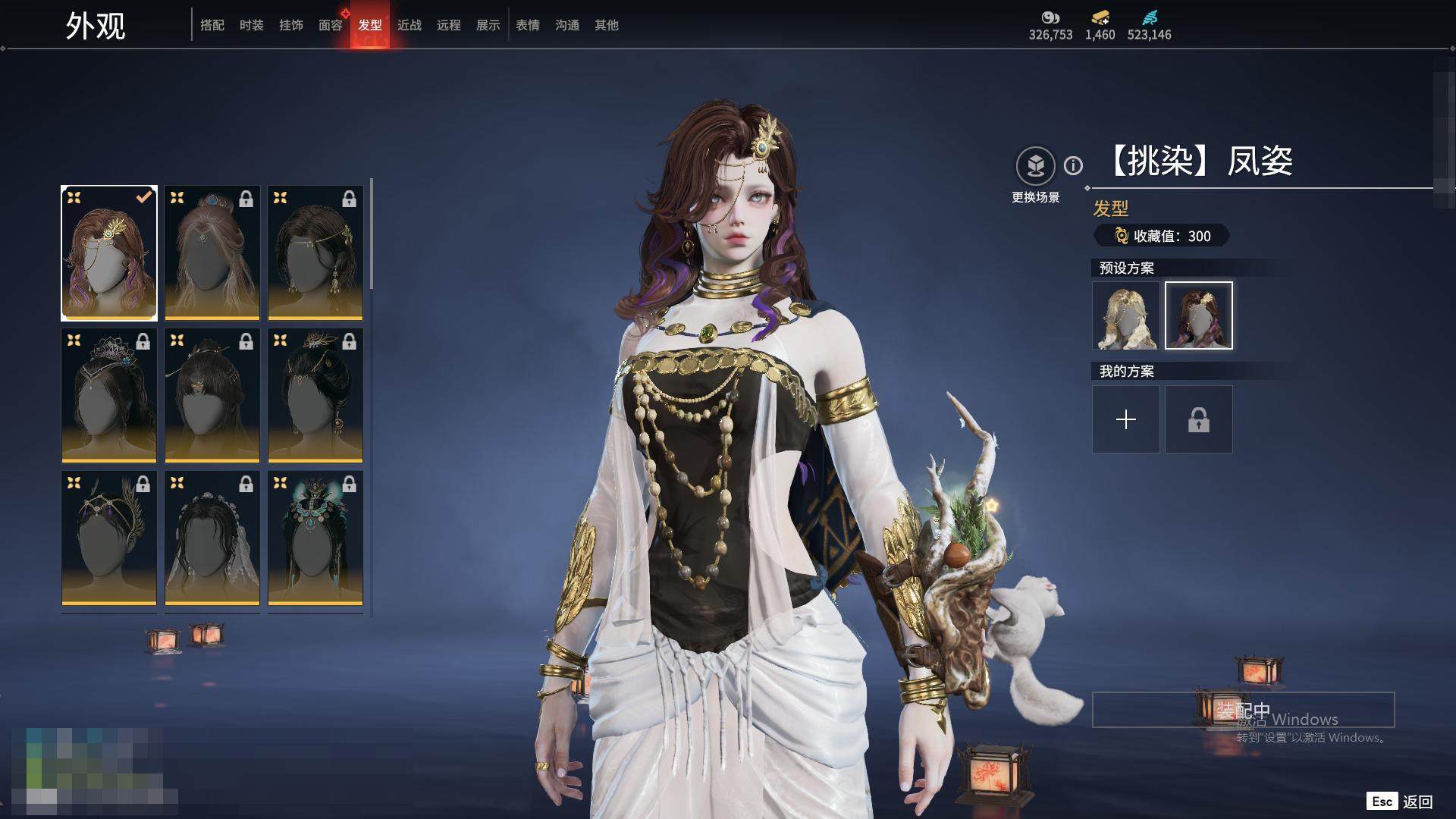Open the 近战 melee tab

tap(409, 25)
